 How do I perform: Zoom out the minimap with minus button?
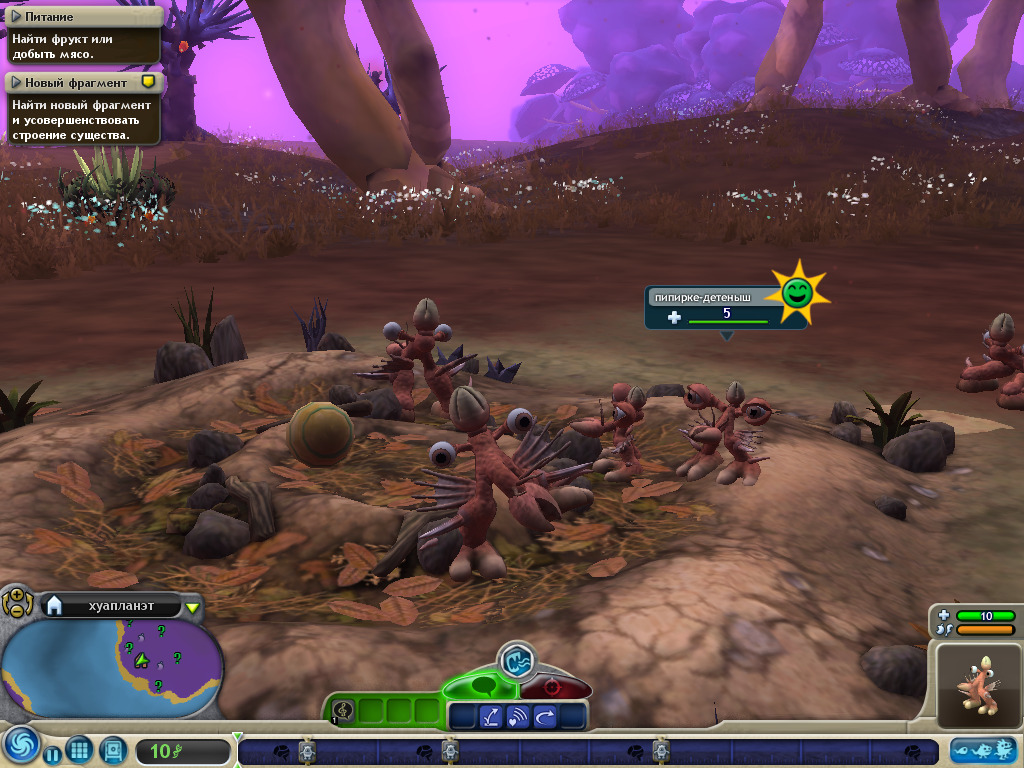pyautogui.click(x=15, y=610)
